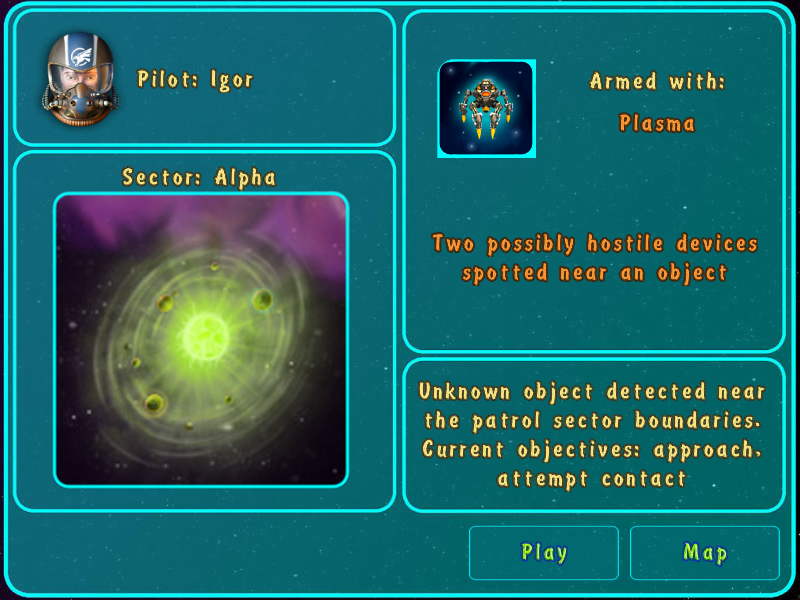Select the Plasma-armed ship icon

pos(486,109)
